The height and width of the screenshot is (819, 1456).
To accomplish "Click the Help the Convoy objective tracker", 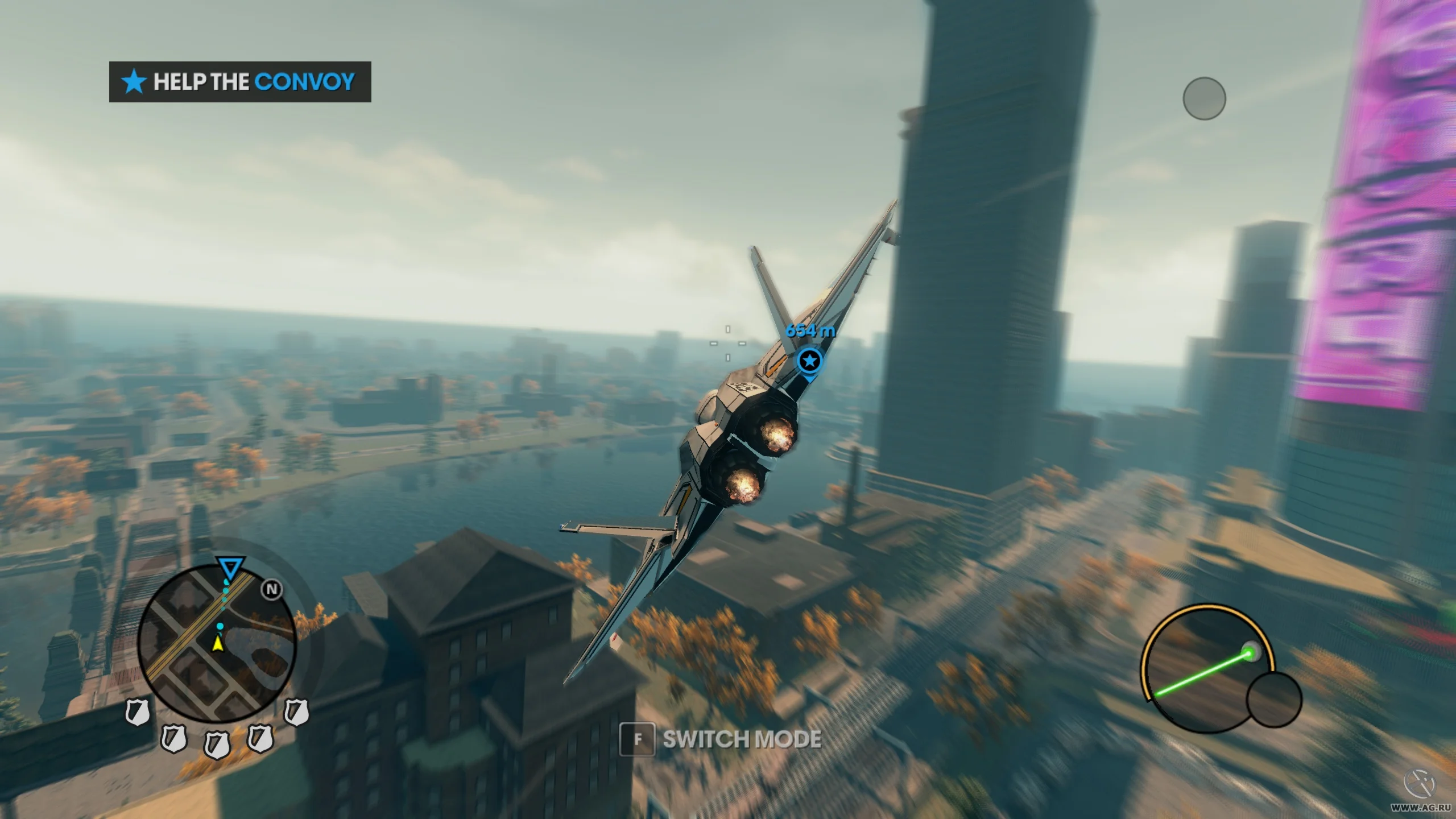I will (239, 82).
